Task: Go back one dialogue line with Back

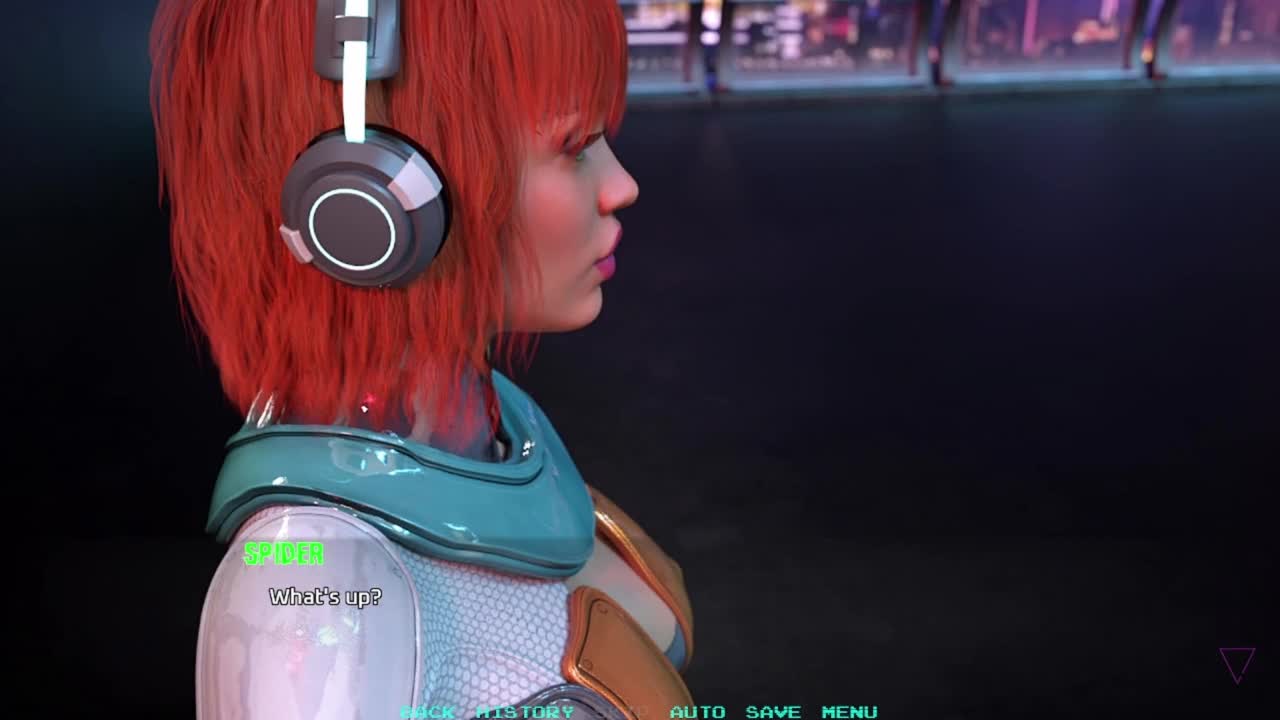Action: (x=427, y=711)
